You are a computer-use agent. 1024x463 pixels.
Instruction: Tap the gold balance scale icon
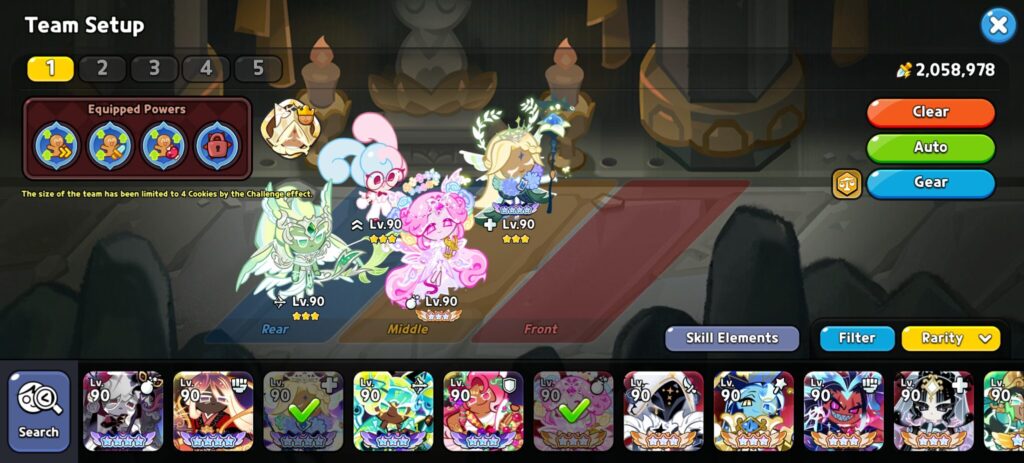846,183
